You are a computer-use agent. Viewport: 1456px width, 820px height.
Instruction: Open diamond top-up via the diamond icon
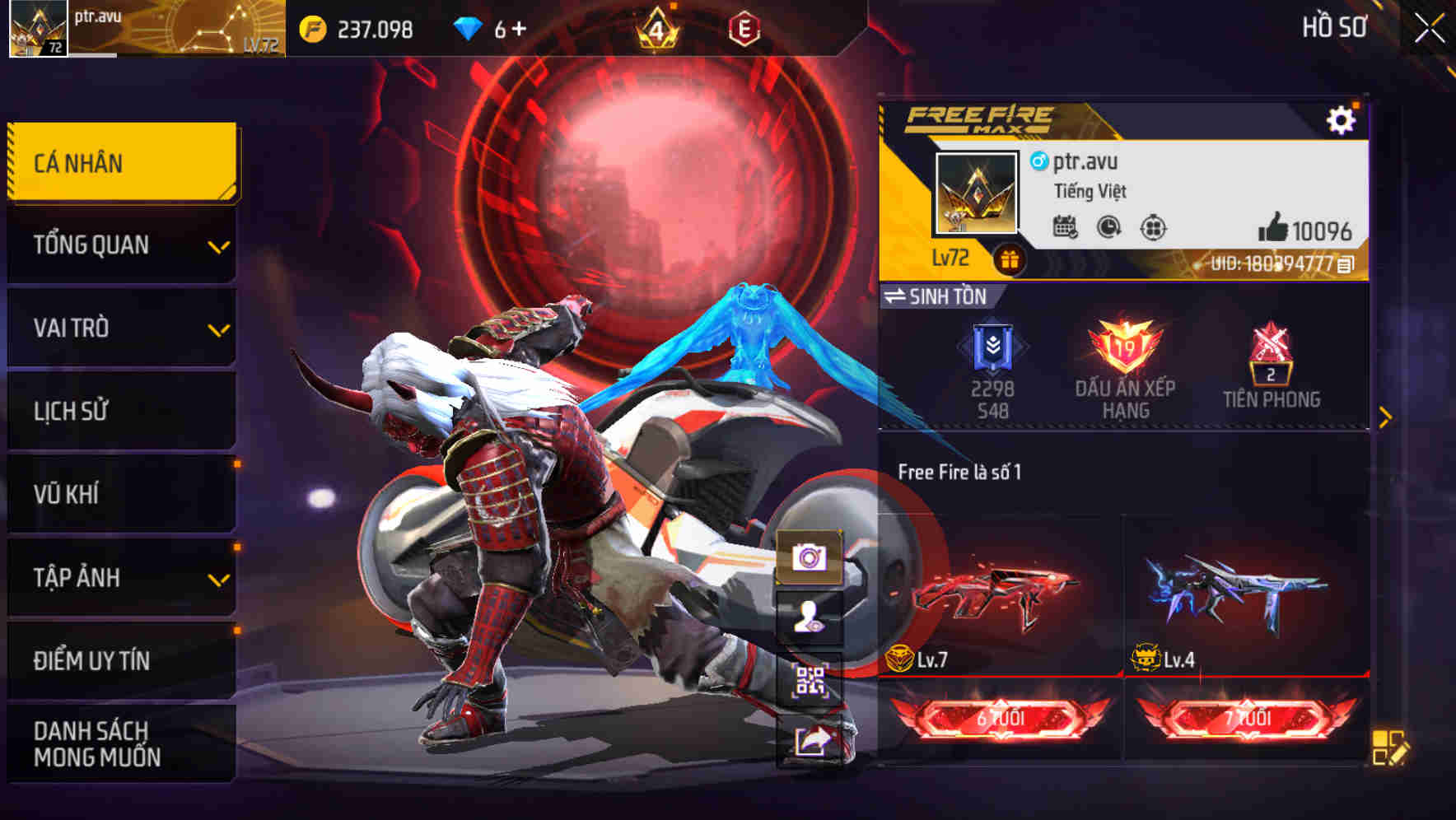469,27
